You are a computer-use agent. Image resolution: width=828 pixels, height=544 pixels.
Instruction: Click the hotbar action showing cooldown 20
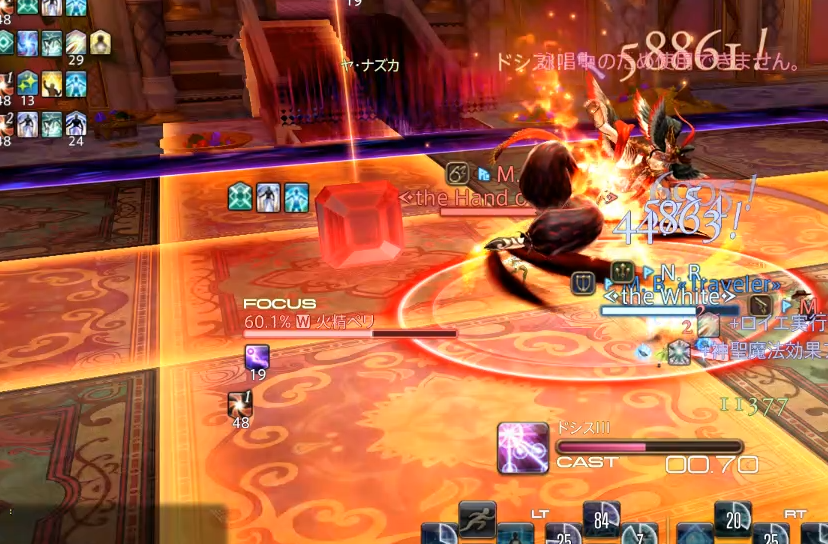click(733, 519)
